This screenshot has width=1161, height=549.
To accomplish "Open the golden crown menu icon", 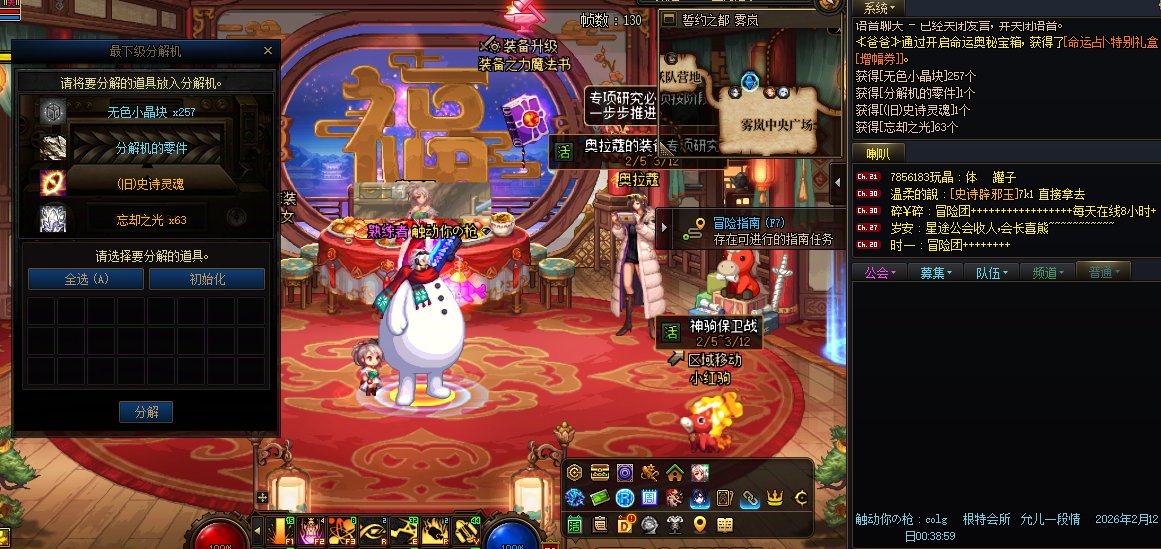I will coord(774,497).
